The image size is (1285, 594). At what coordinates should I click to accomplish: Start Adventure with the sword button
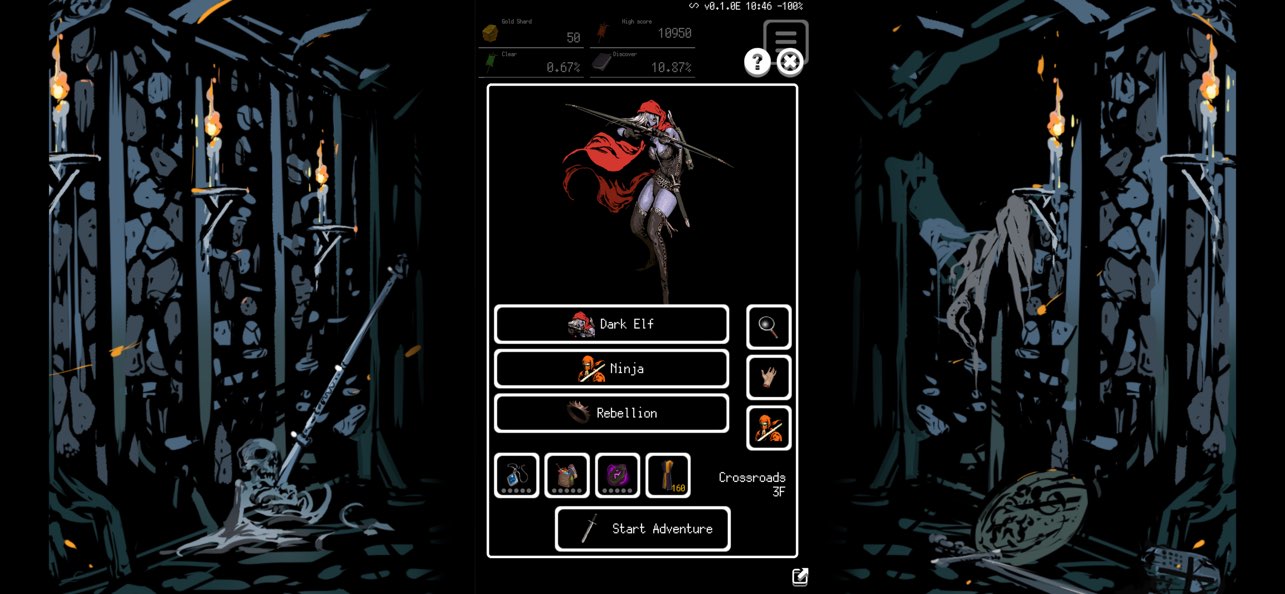click(x=642, y=529)
